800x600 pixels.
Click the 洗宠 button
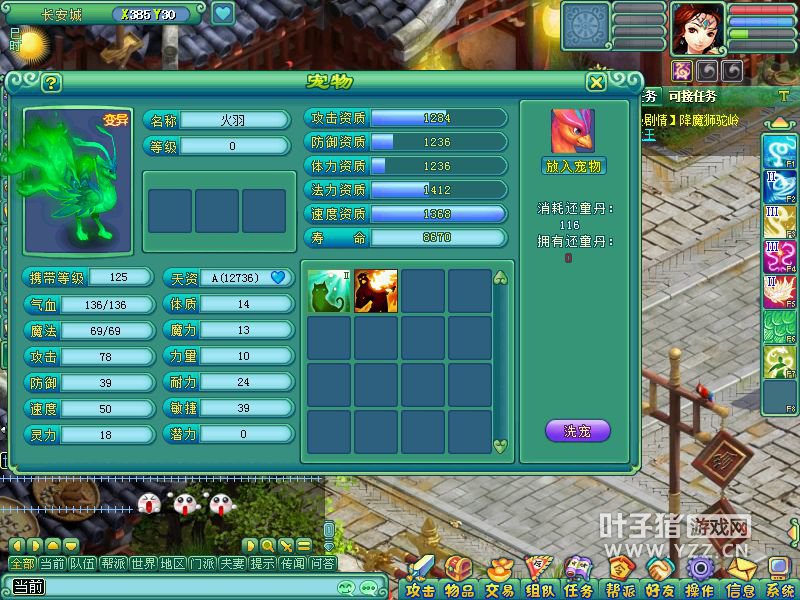(577, 431)
